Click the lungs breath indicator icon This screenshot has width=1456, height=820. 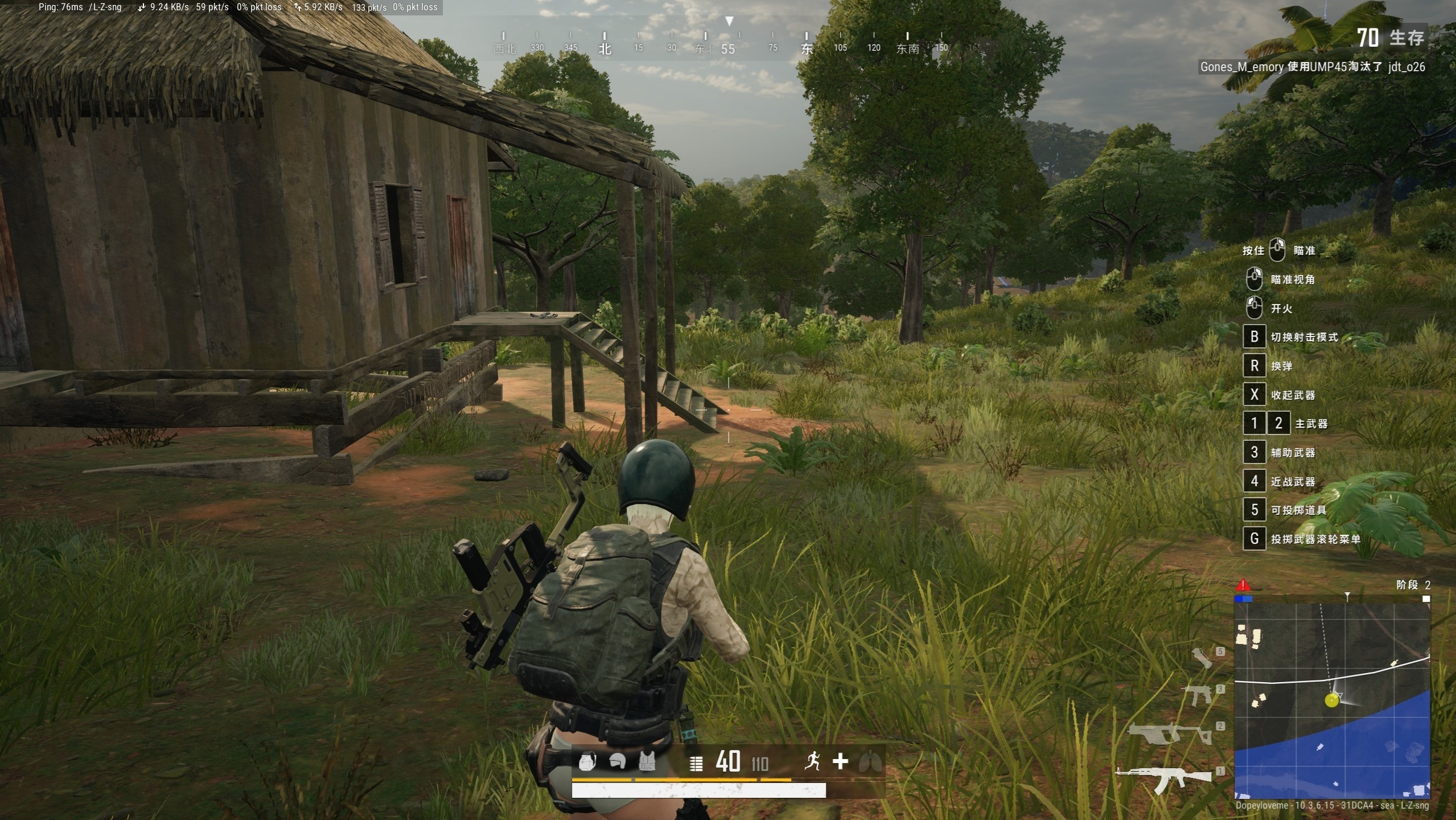(870, 761)
